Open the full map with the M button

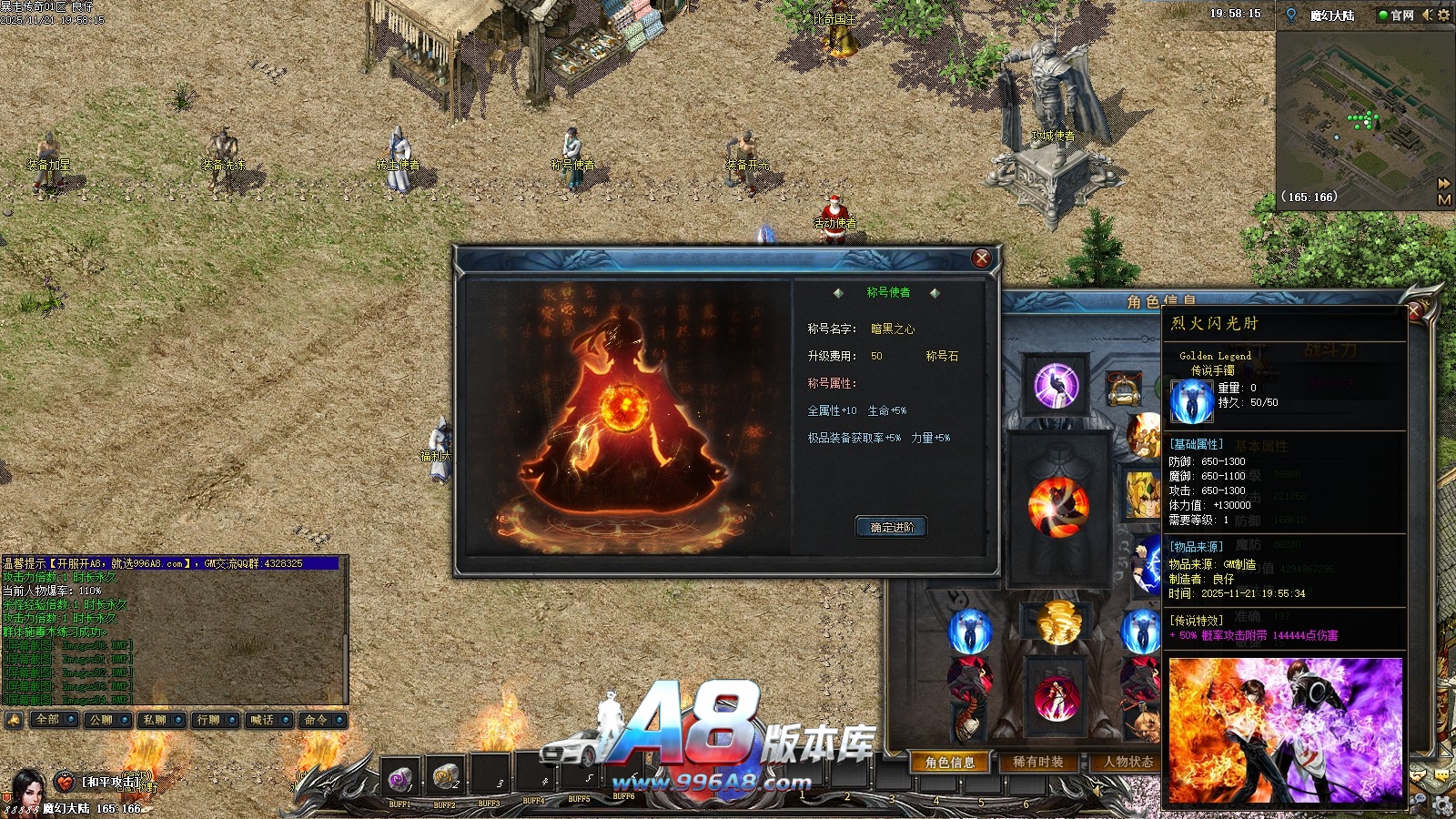[x=1444, y=199]
